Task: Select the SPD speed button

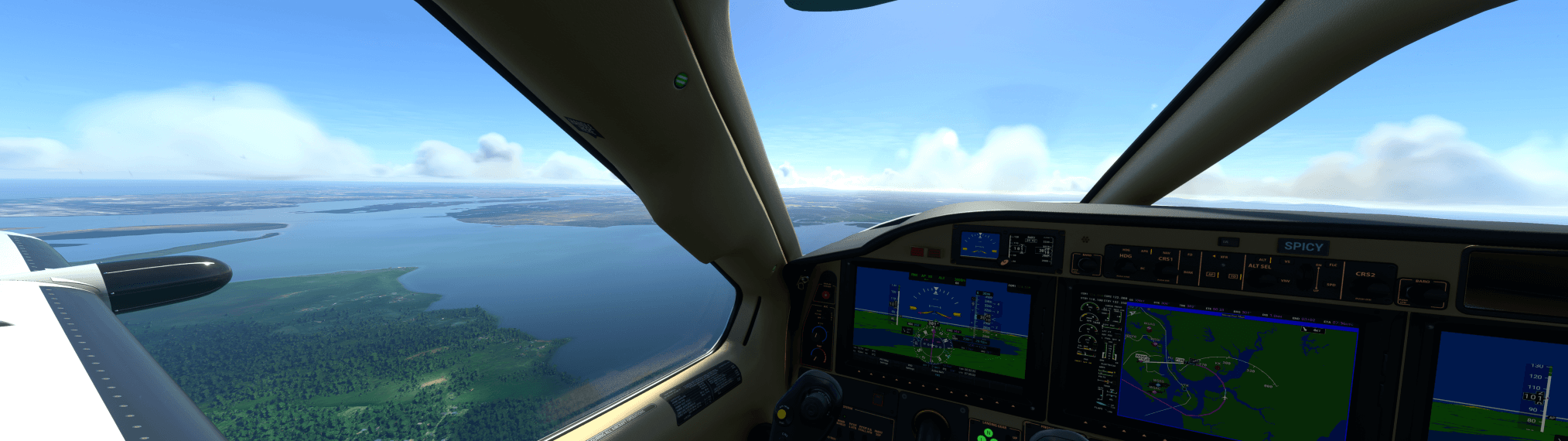Action: pyautogui.click(x=1331, y=285)
